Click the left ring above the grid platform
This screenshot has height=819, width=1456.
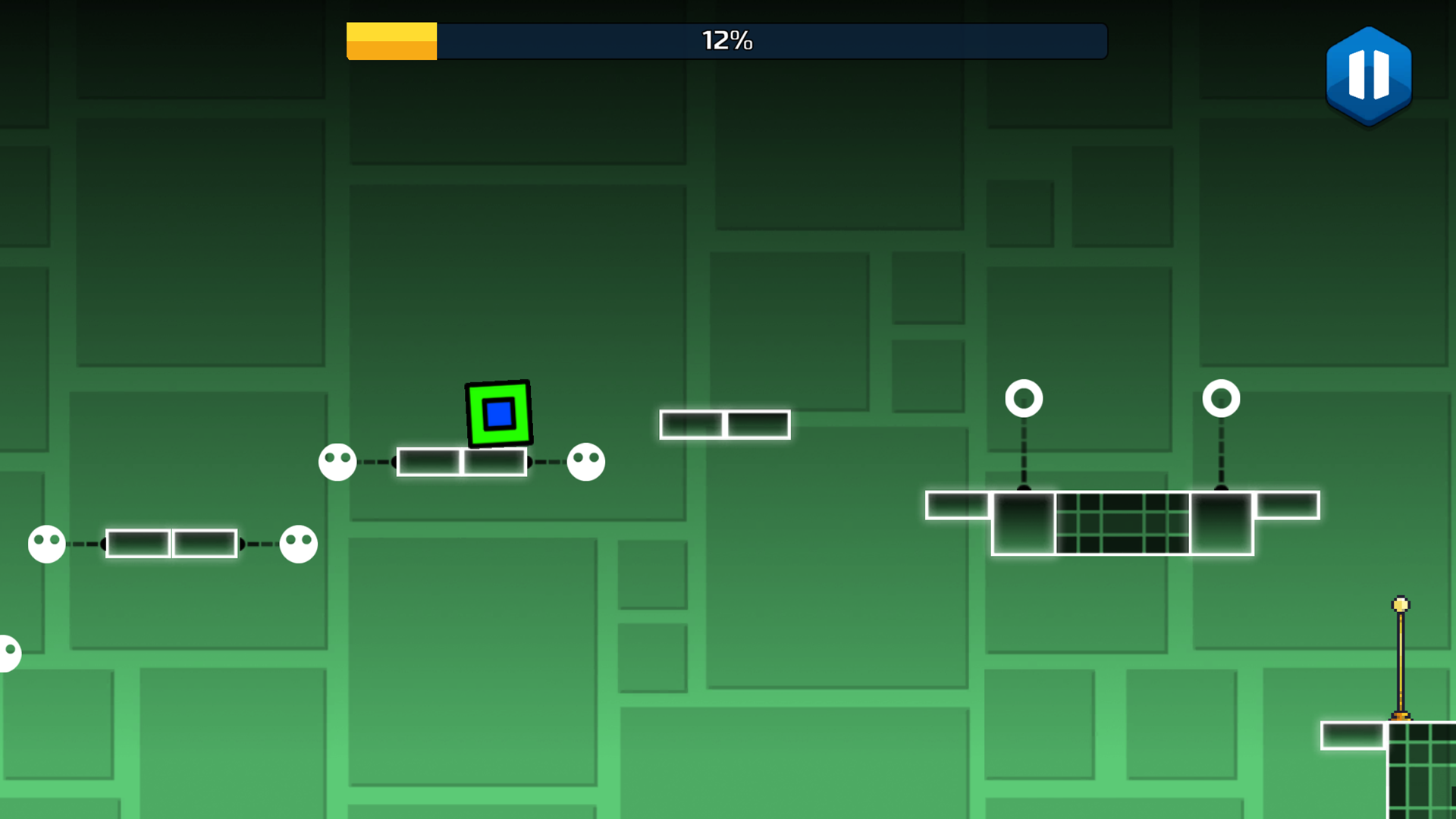pyautogui.click(x=1025, y=397)
